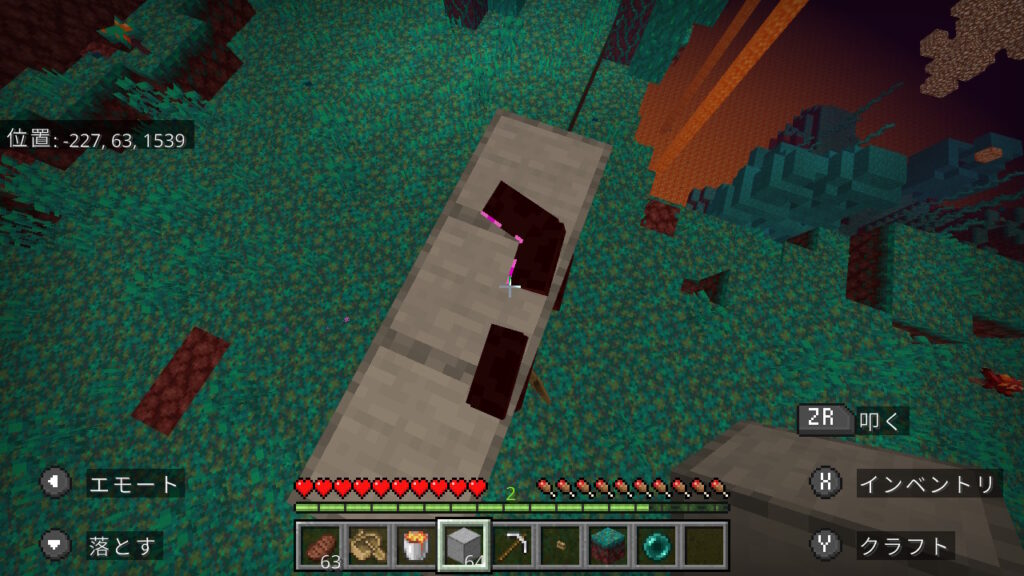Select the cooked meat hotbar slot

pos(320,546)
